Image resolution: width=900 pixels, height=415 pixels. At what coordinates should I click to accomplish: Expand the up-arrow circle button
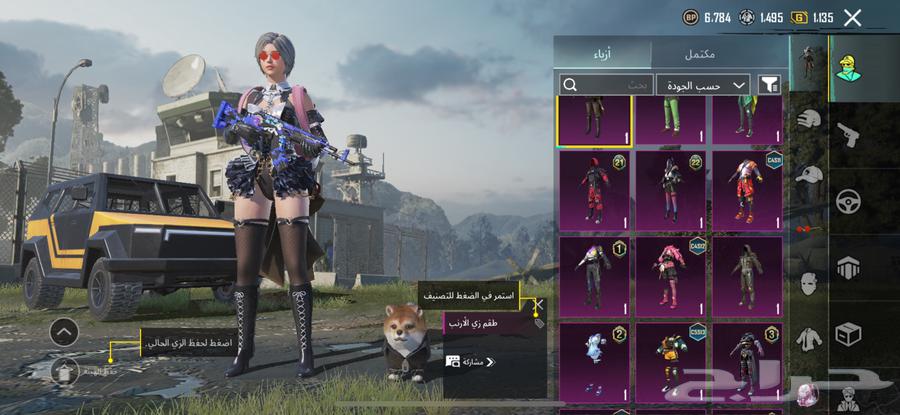64,331
